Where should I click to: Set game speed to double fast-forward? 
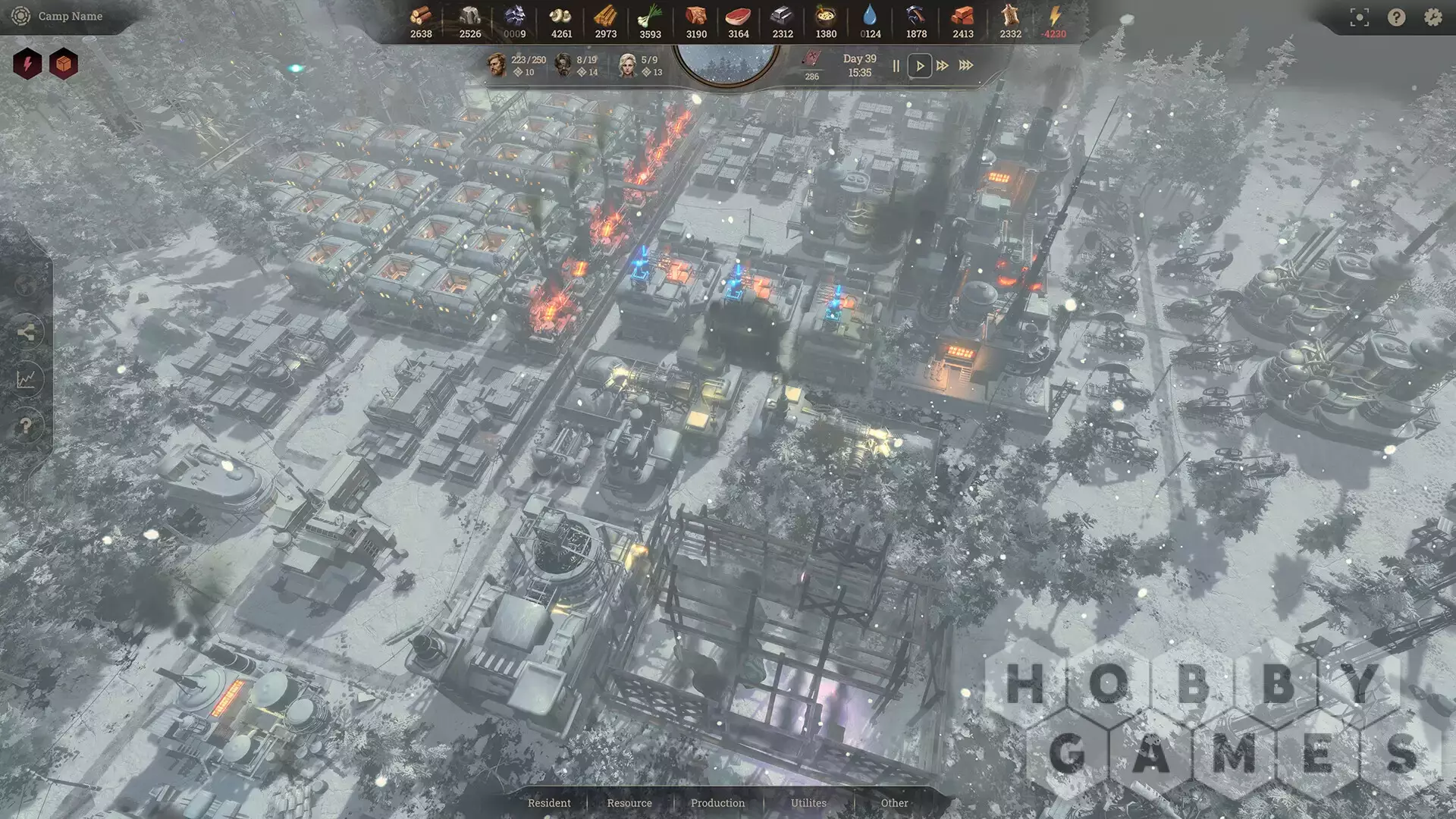coord(943,66)
